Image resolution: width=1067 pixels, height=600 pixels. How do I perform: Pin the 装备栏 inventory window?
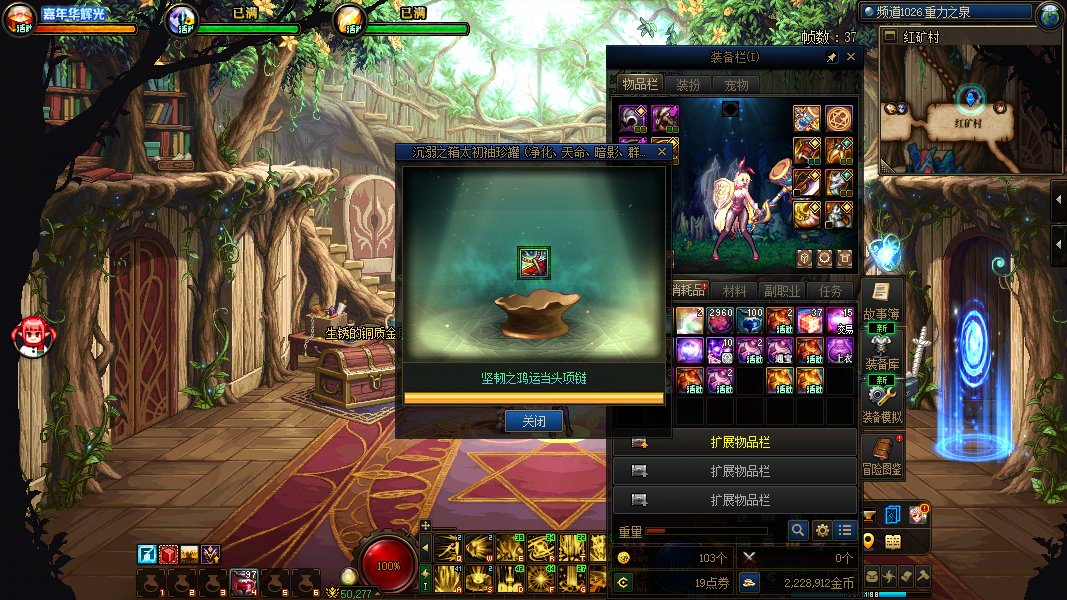[832, 58]
